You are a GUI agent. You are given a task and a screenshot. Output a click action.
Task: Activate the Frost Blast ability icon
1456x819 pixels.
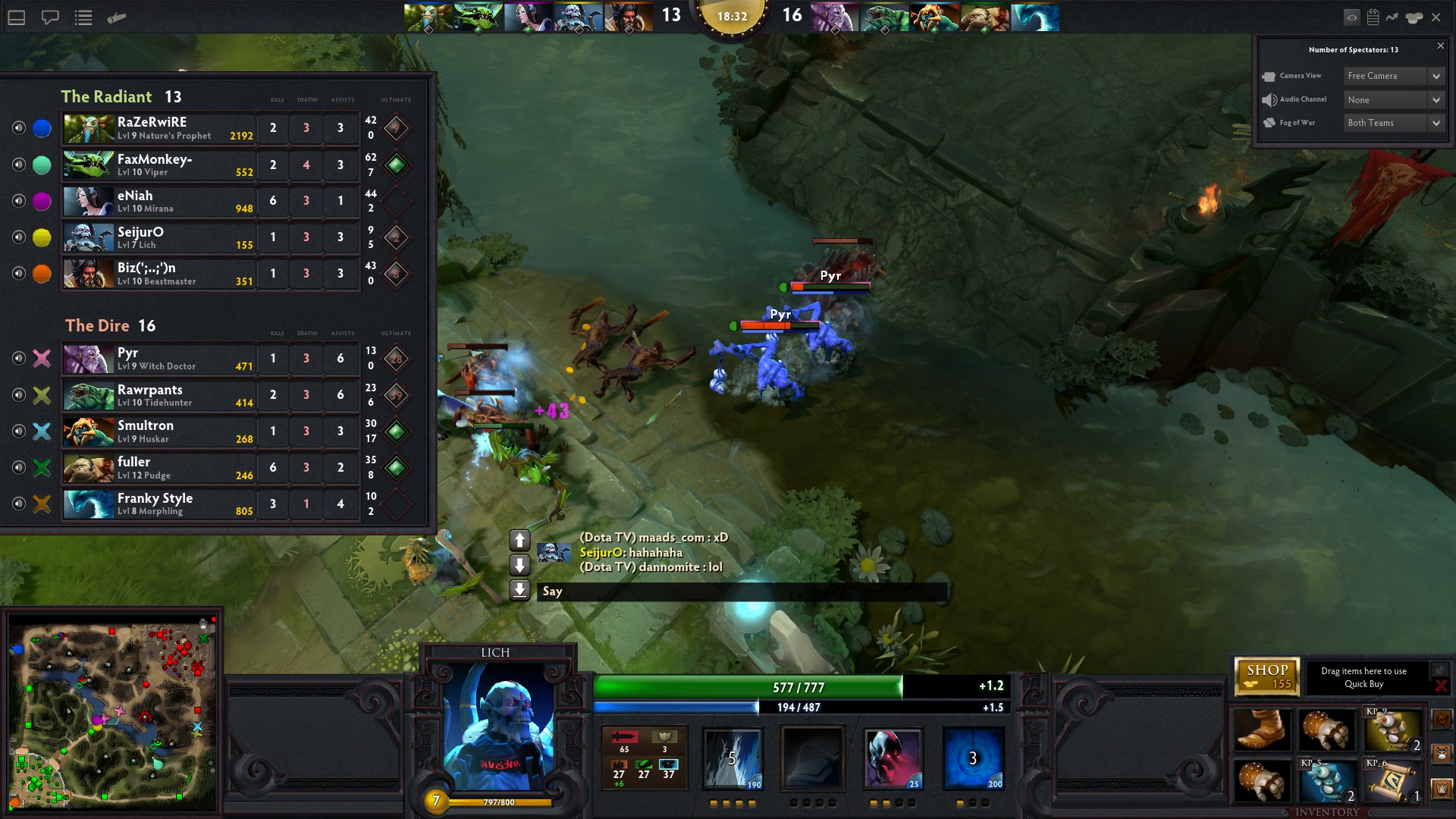(733, 758)
